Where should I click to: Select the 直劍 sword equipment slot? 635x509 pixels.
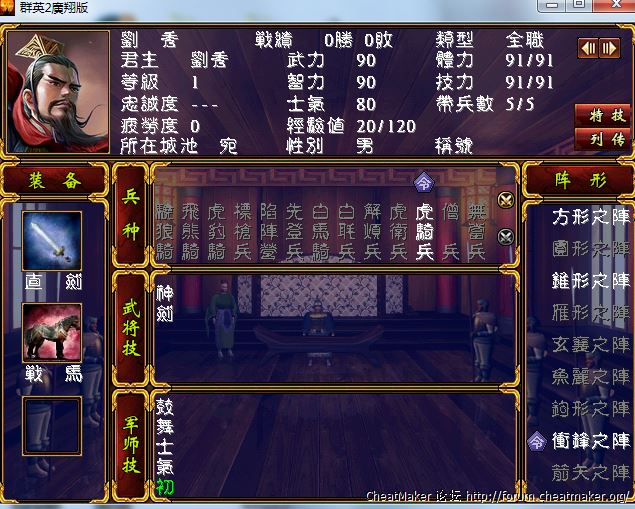coord(52,241)
